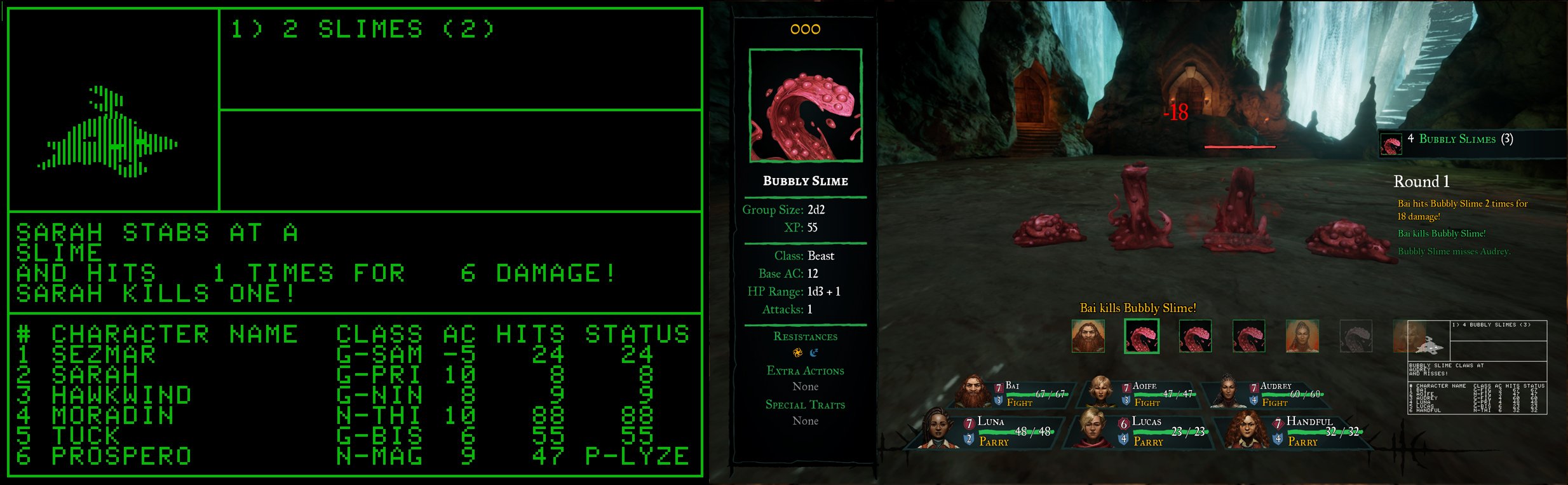Expand the Extra Actions section
This screenshot has height=485, width=1568.
(805, 371)
